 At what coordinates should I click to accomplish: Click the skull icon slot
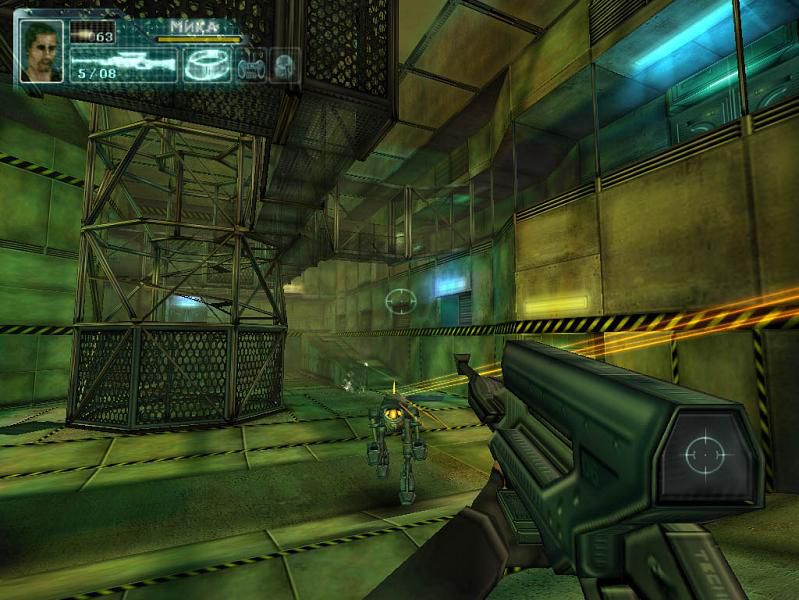(284, 65)
